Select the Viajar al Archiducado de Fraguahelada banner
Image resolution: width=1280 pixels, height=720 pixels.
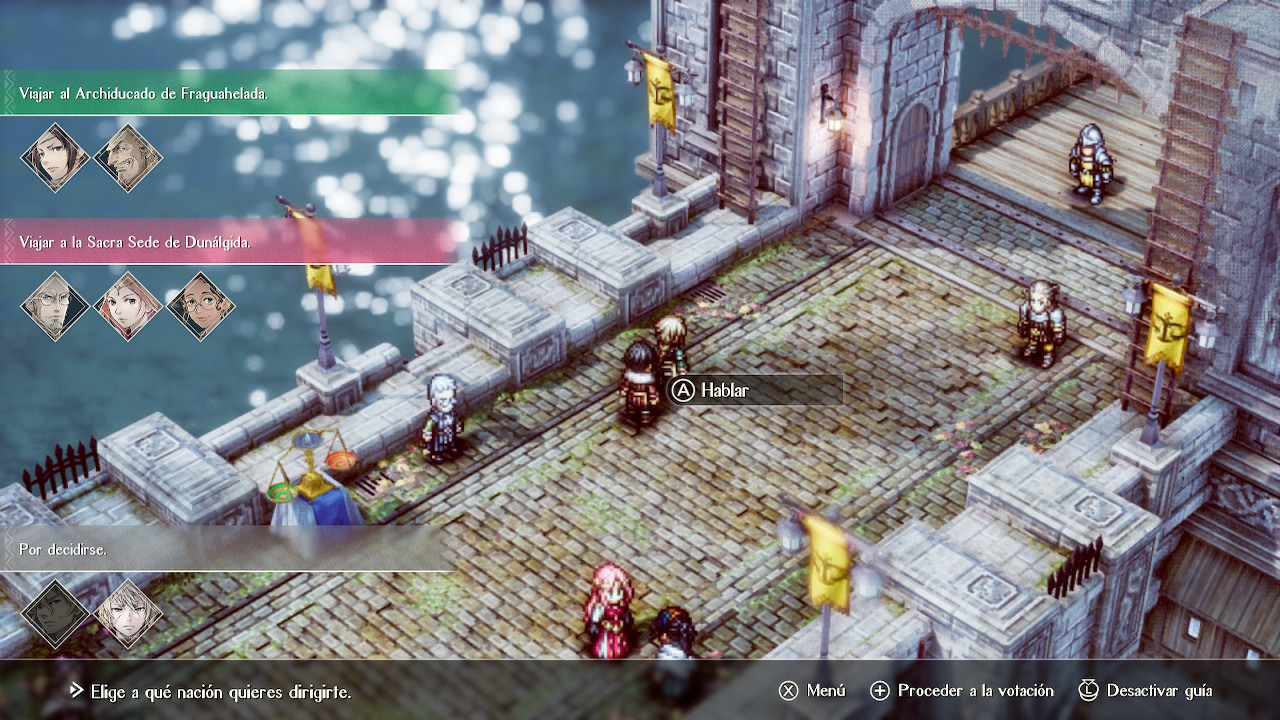point(230,93)
